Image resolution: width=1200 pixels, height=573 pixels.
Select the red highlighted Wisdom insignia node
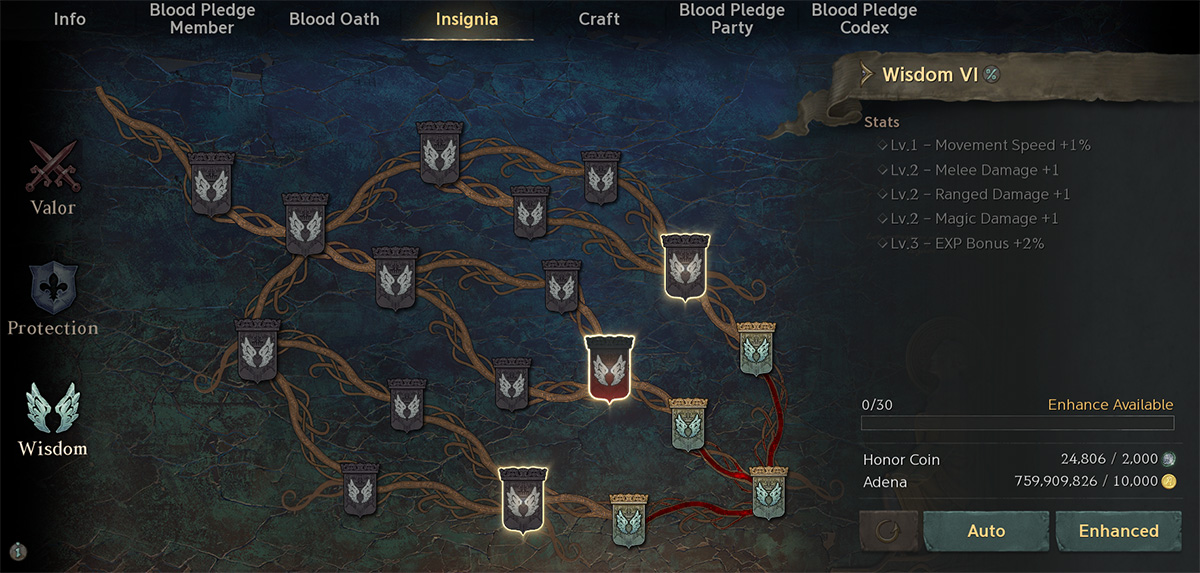[x=610, y=368]
